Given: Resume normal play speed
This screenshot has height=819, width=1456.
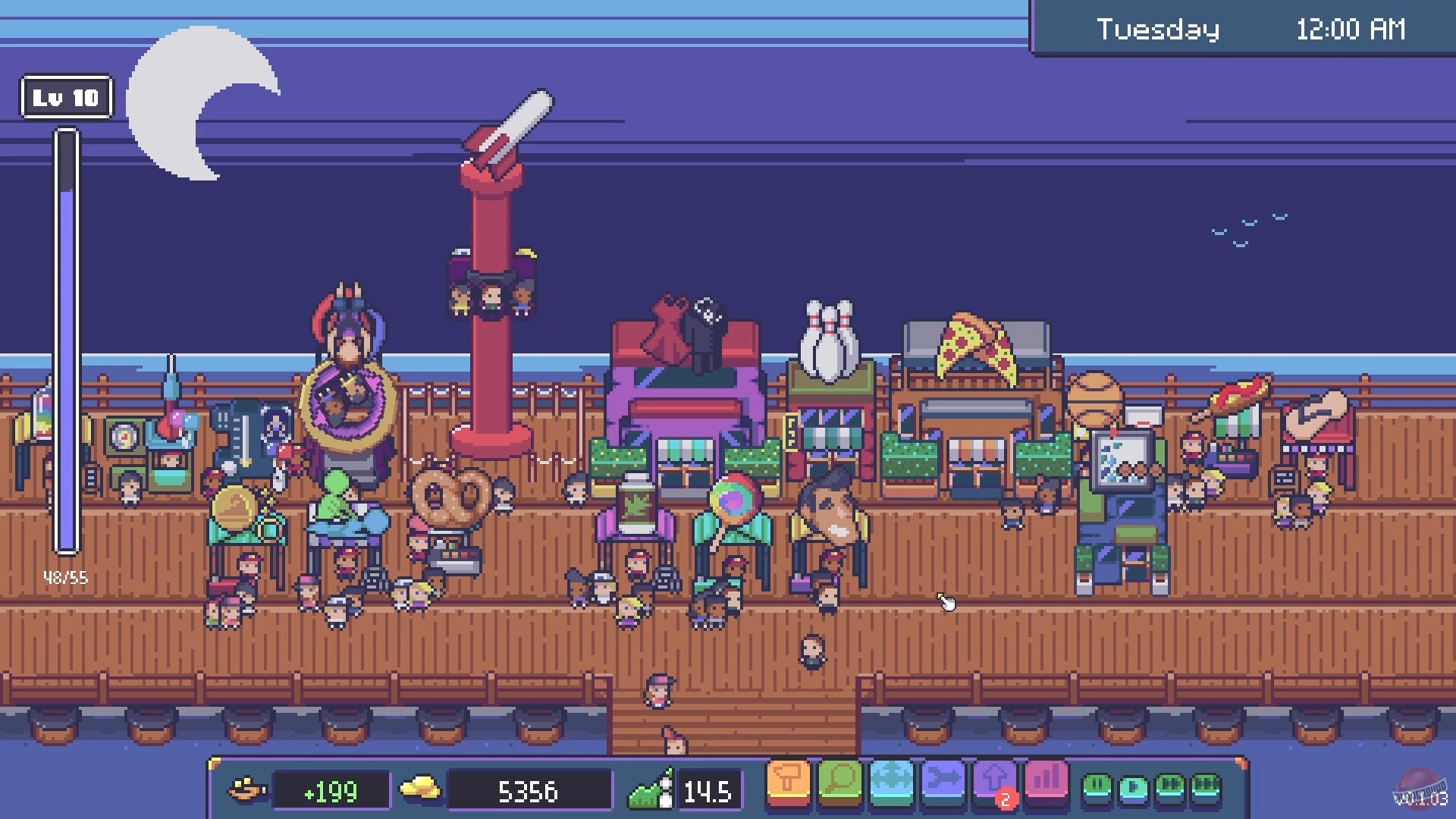Looking at the screenshot, I should coord(1133,787).
